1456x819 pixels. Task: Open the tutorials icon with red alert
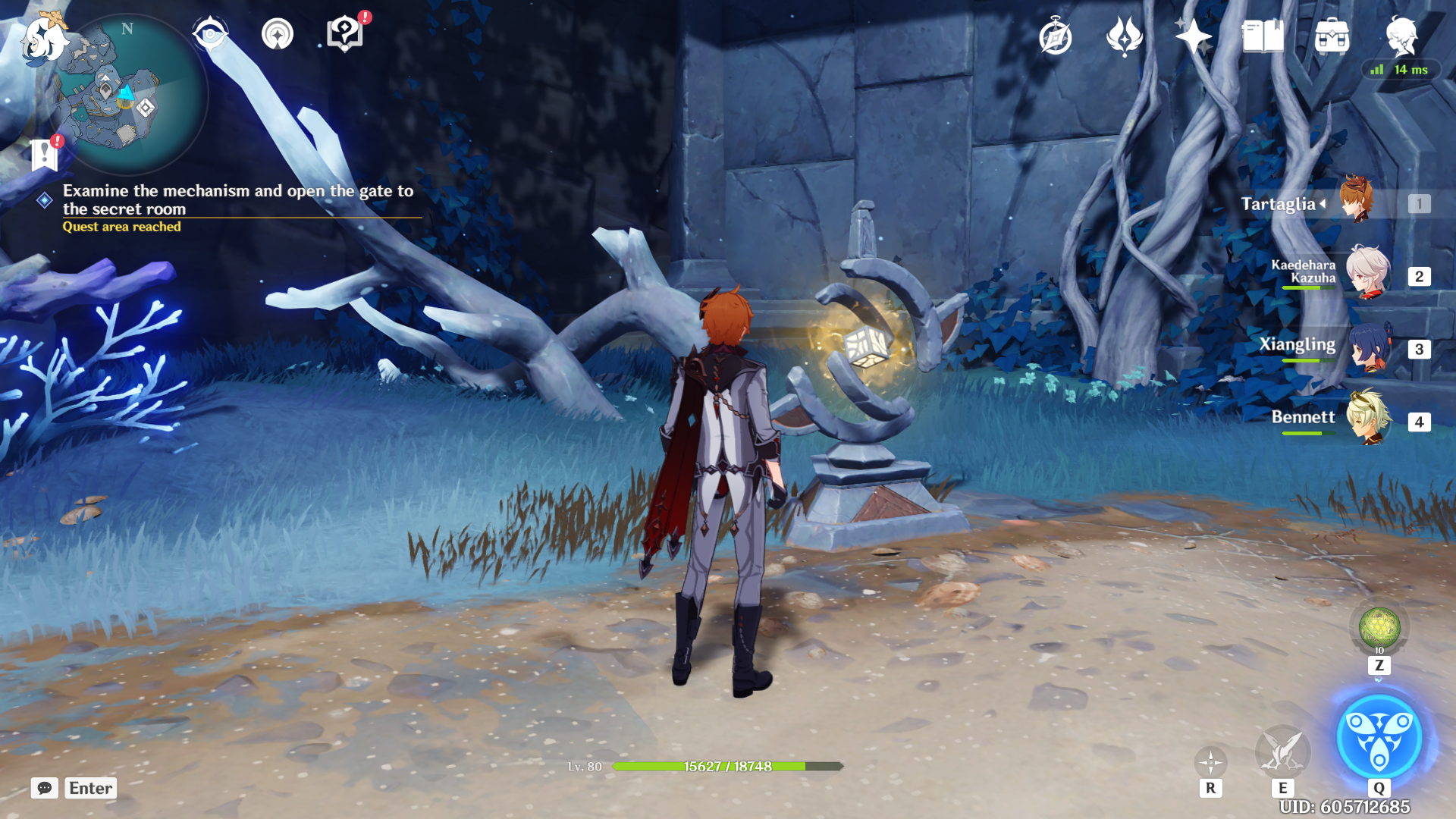coord(345,34)
